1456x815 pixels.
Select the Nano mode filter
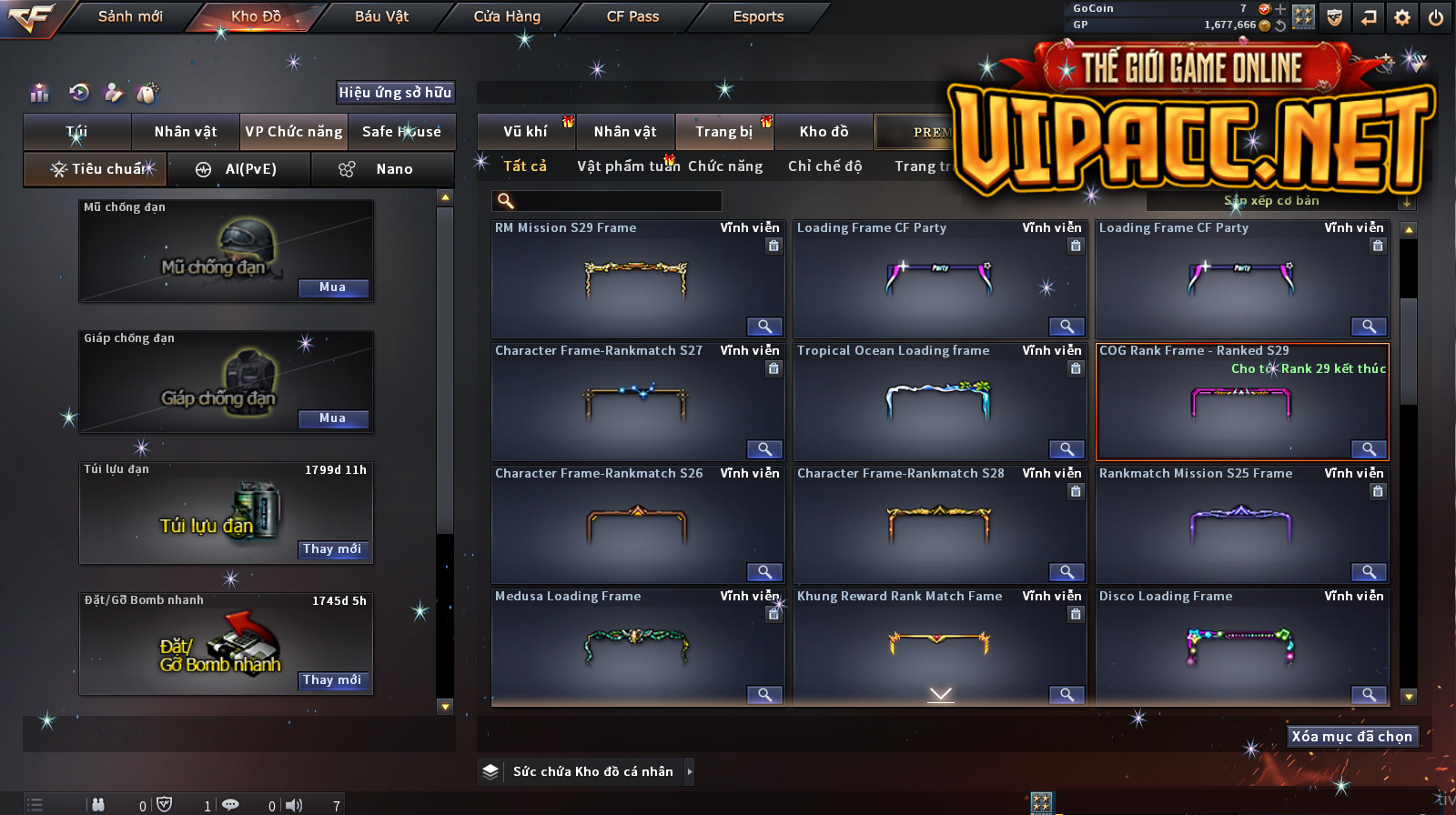click(382, 169)
